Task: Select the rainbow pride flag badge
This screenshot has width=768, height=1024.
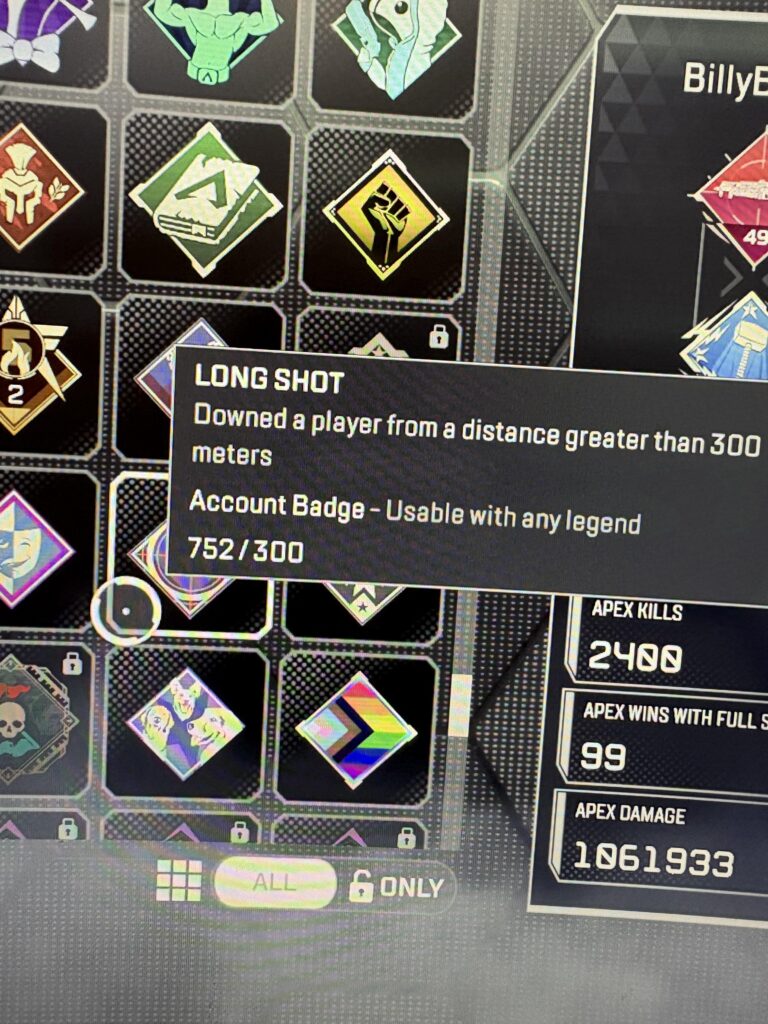Action: coord(356,728)
